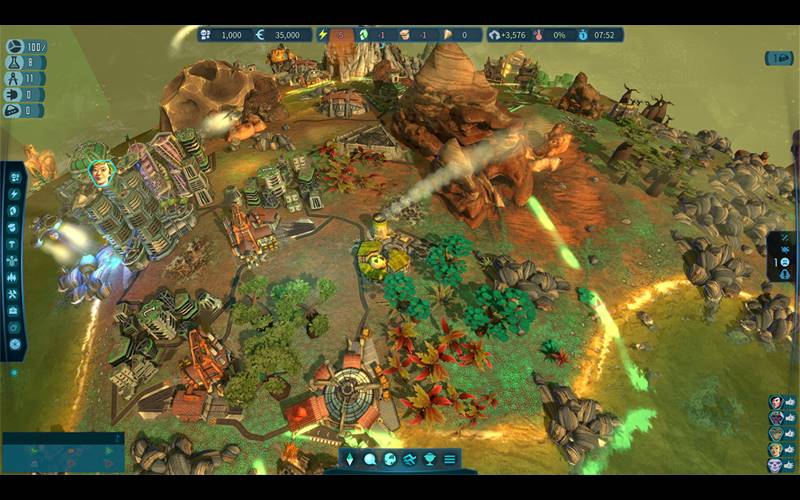Open the population build category
Image resolution: width=800 pixels, height=500 pixels.
click(x=15, y=178)
